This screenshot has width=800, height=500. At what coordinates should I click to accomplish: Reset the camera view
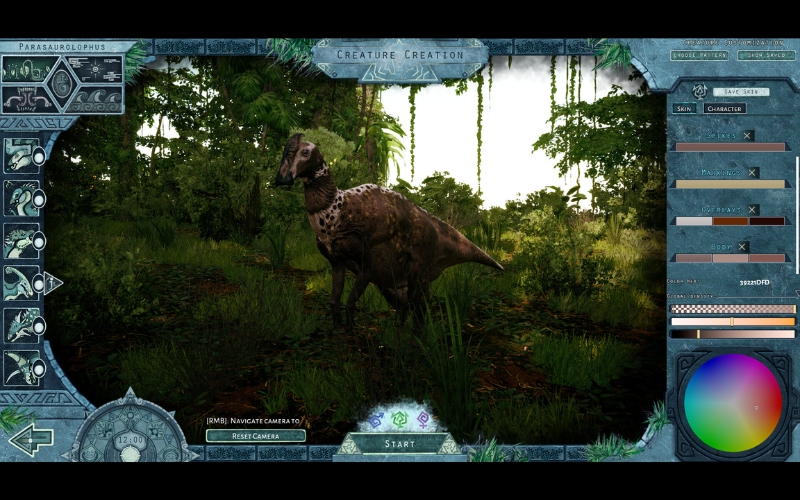pyautogui.click(x=256, y=436)
